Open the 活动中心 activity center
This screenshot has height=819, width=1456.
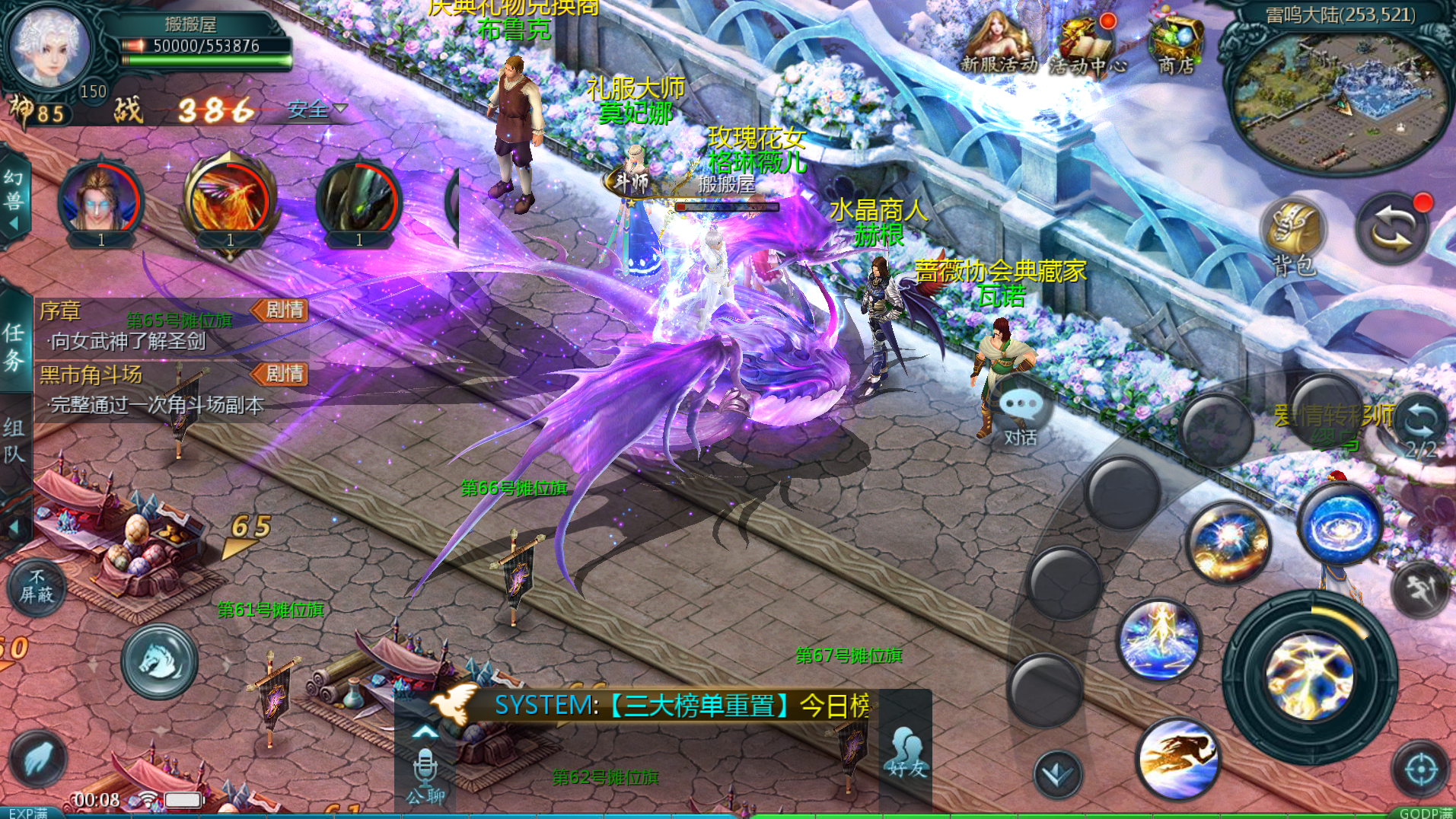[1086, 46]
